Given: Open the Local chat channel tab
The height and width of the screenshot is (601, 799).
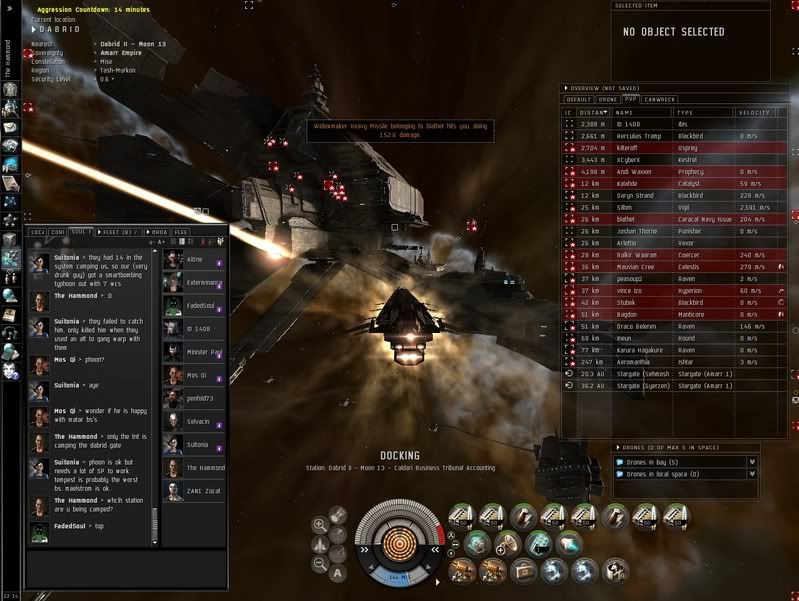Looking at the screenshot, I should [38, 232].
